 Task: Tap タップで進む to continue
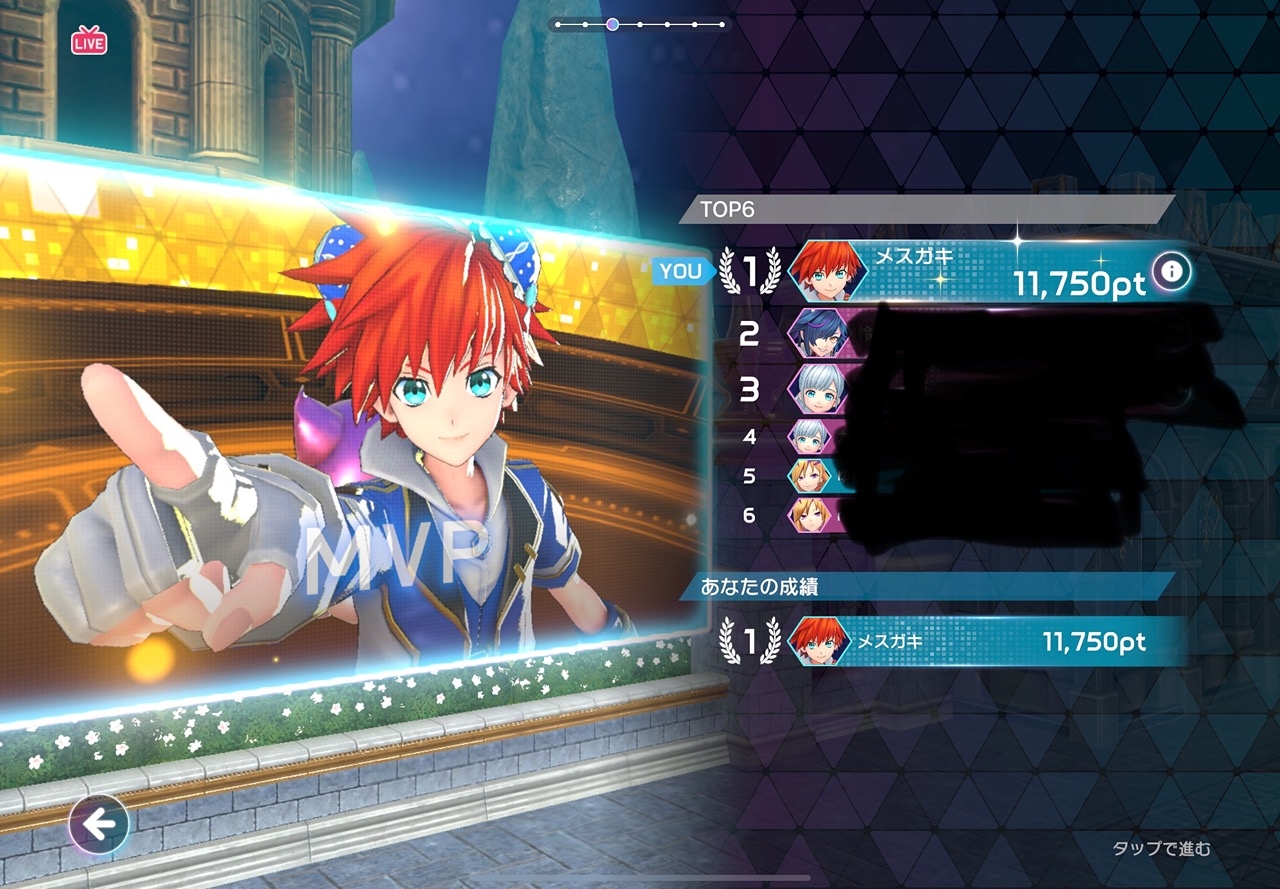(x=1161, y=849)
